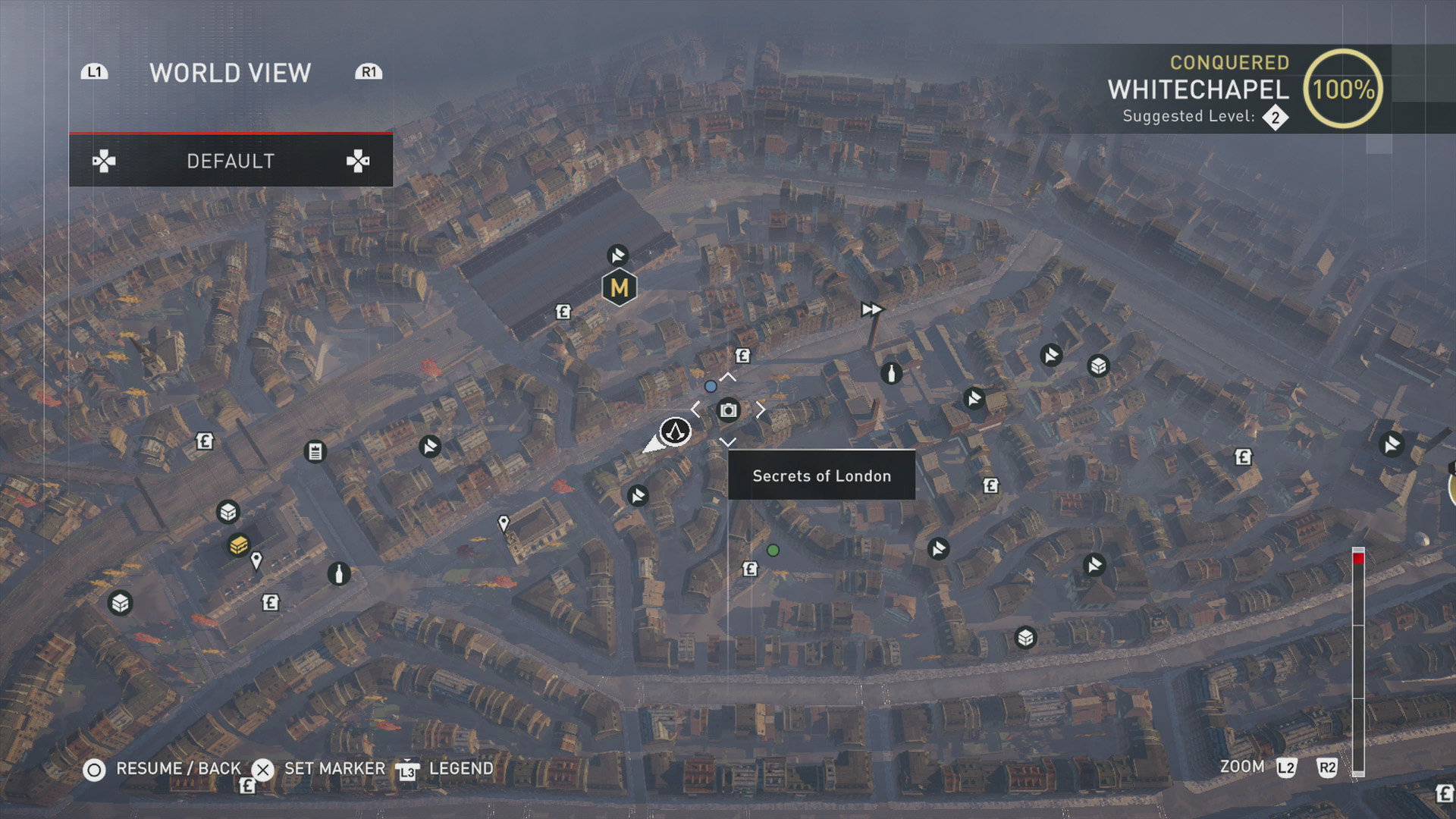The height and width of the screenshot is (819, 1456).
Task: Click the Assassin insignia player marker
Action: (x=674, y=431)
